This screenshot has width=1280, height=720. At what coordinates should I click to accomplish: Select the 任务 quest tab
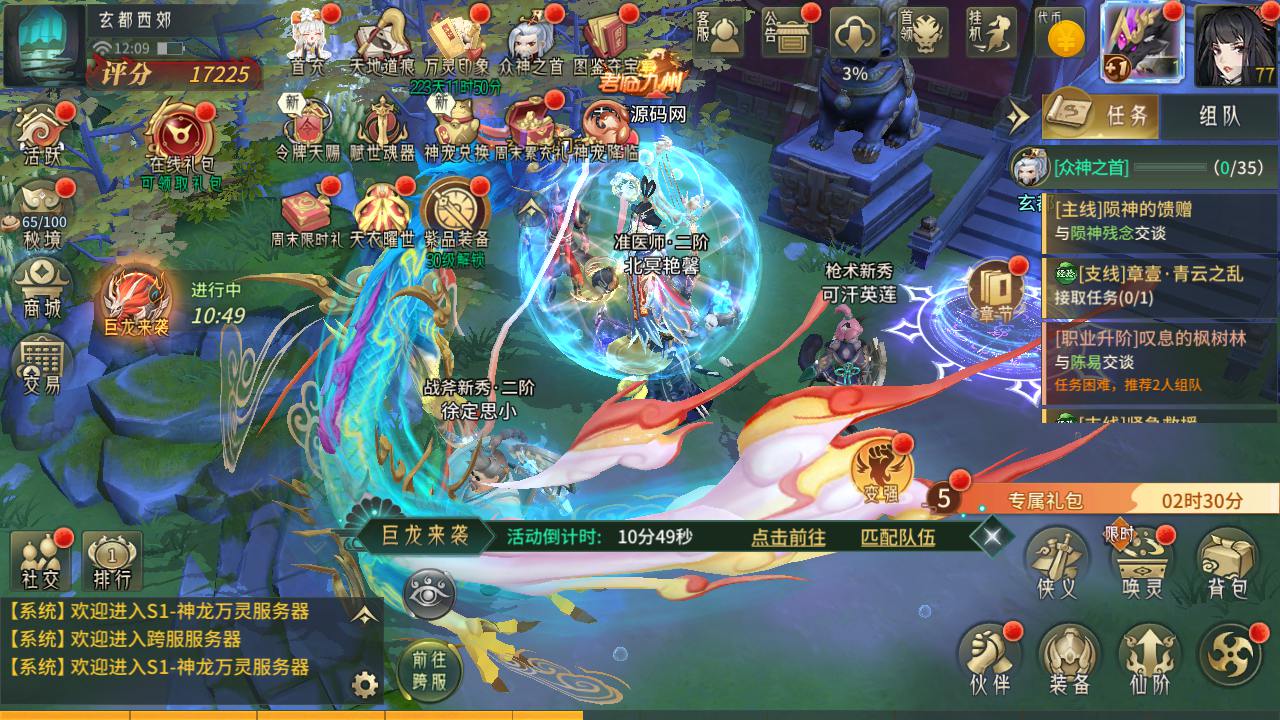pyautogui.click(x=1103, y=115)
